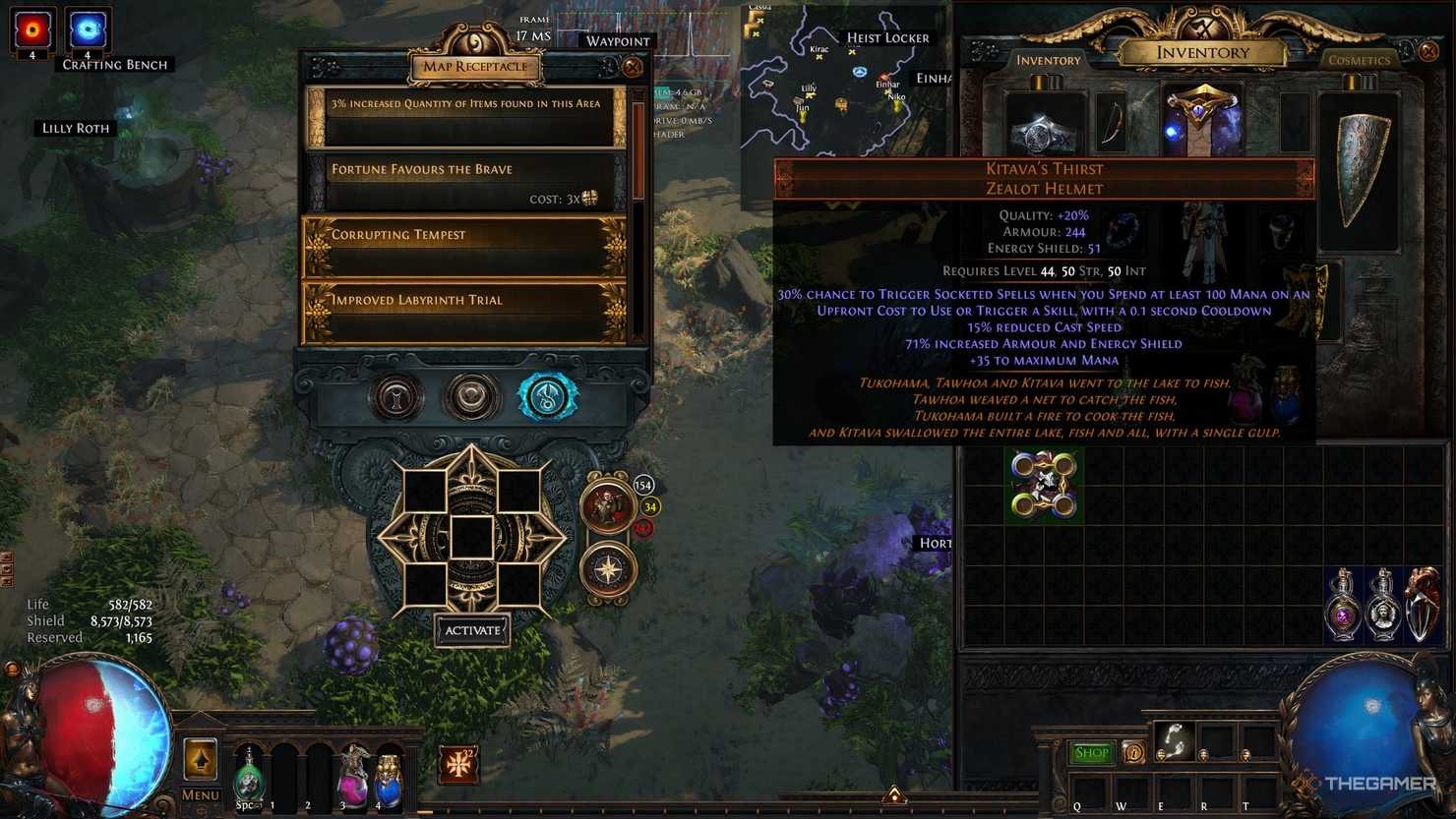This screenshot has width=1456, height=819.
Task: Select the glowing blue Delirium orb on the map device
Action: click(x=547, y=395)
